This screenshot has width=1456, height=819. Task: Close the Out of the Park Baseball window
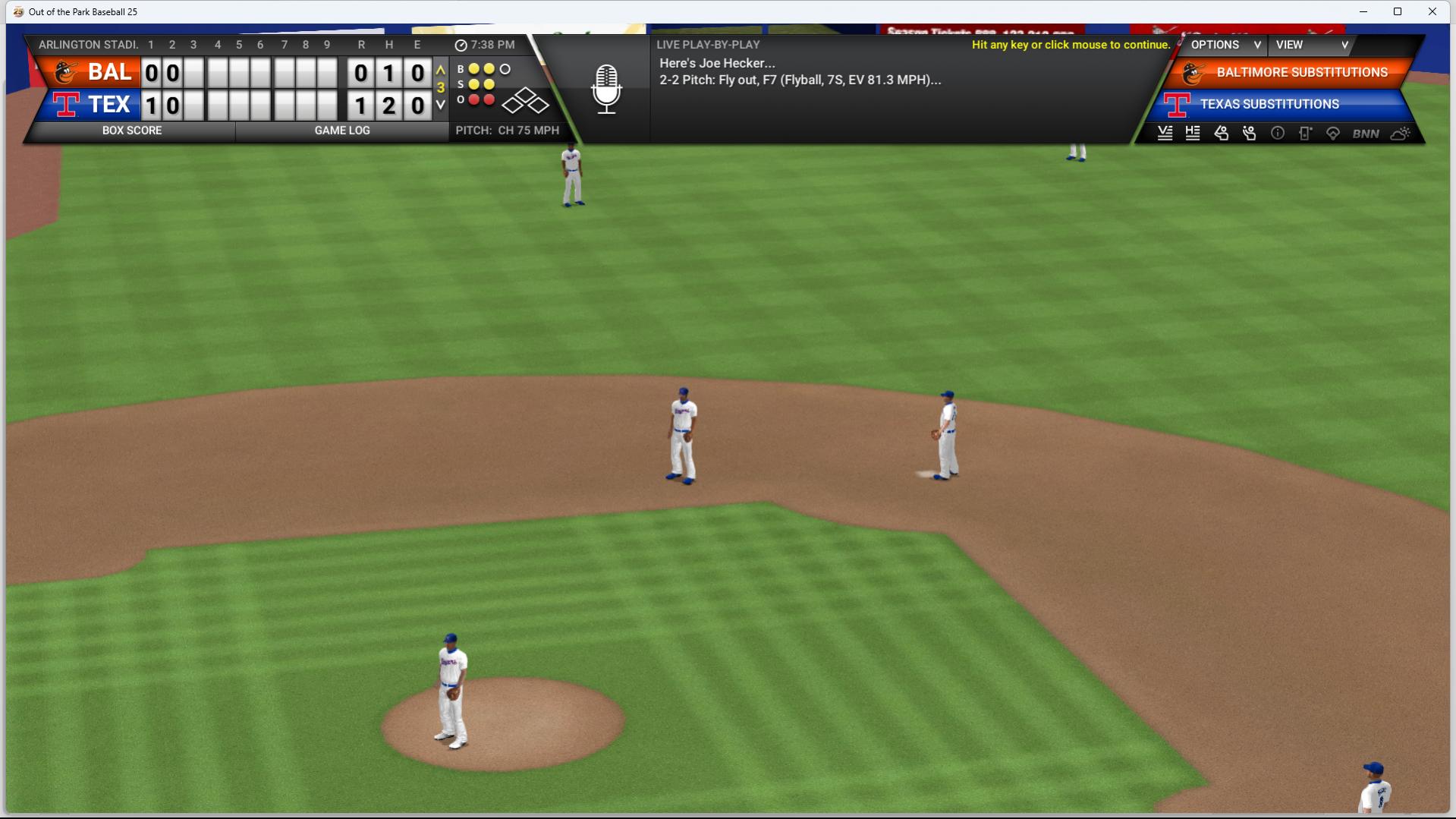click(1432, 11)
